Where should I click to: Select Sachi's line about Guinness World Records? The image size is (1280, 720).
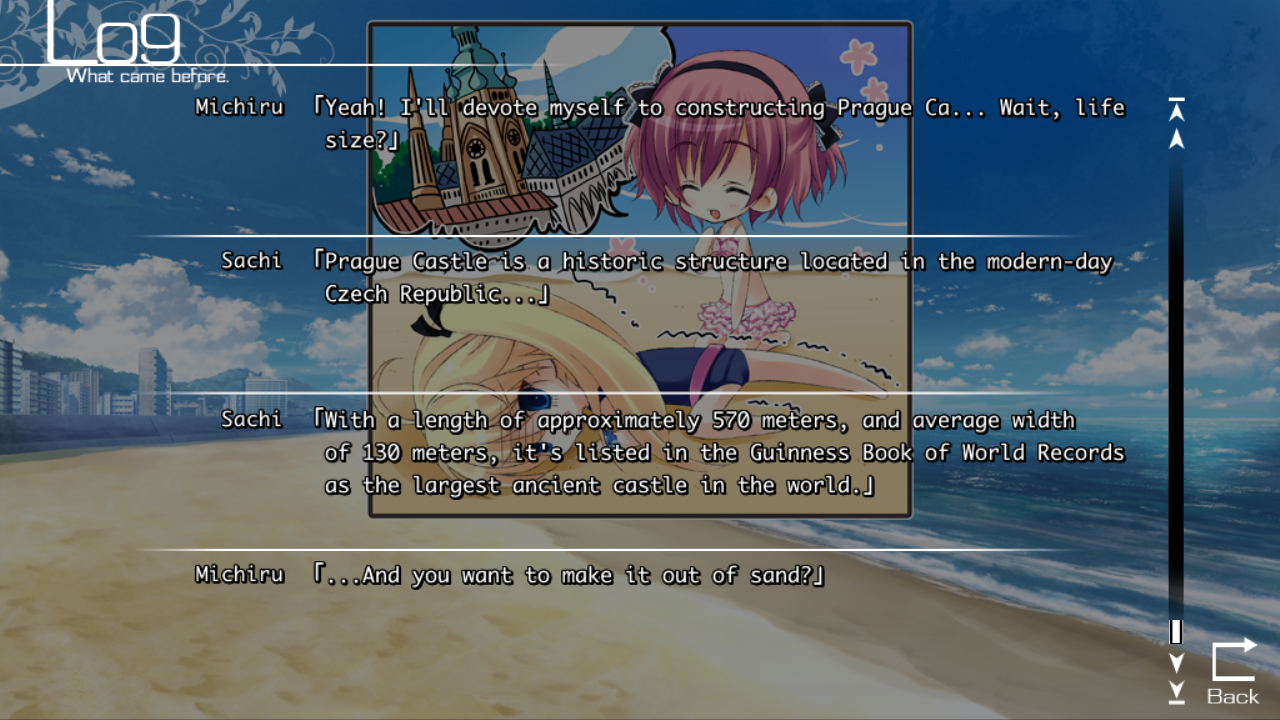pyautogui.click(x=720, y=452)
